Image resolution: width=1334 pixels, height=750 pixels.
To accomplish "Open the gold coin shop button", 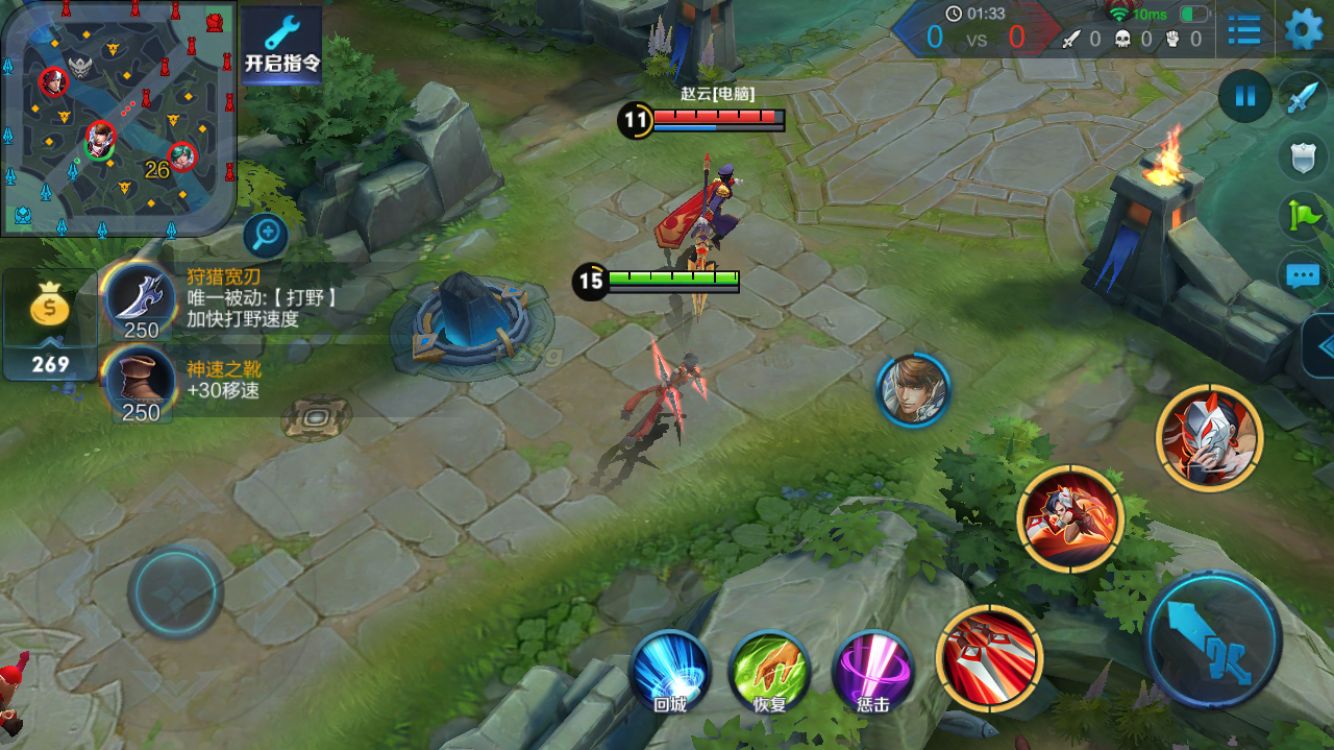I will click(50, 324).
